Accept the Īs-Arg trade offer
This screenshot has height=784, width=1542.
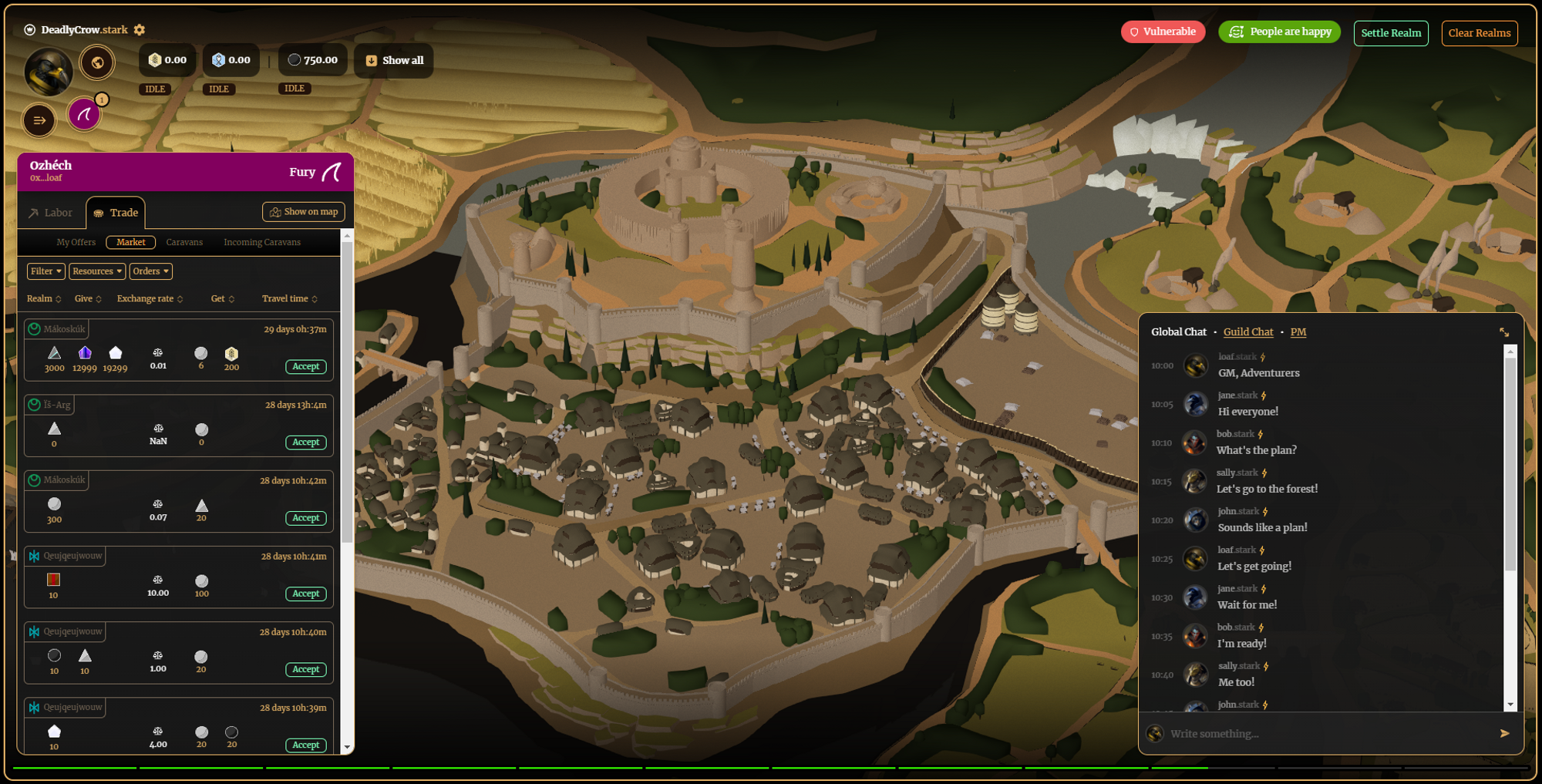pos(305,442)
